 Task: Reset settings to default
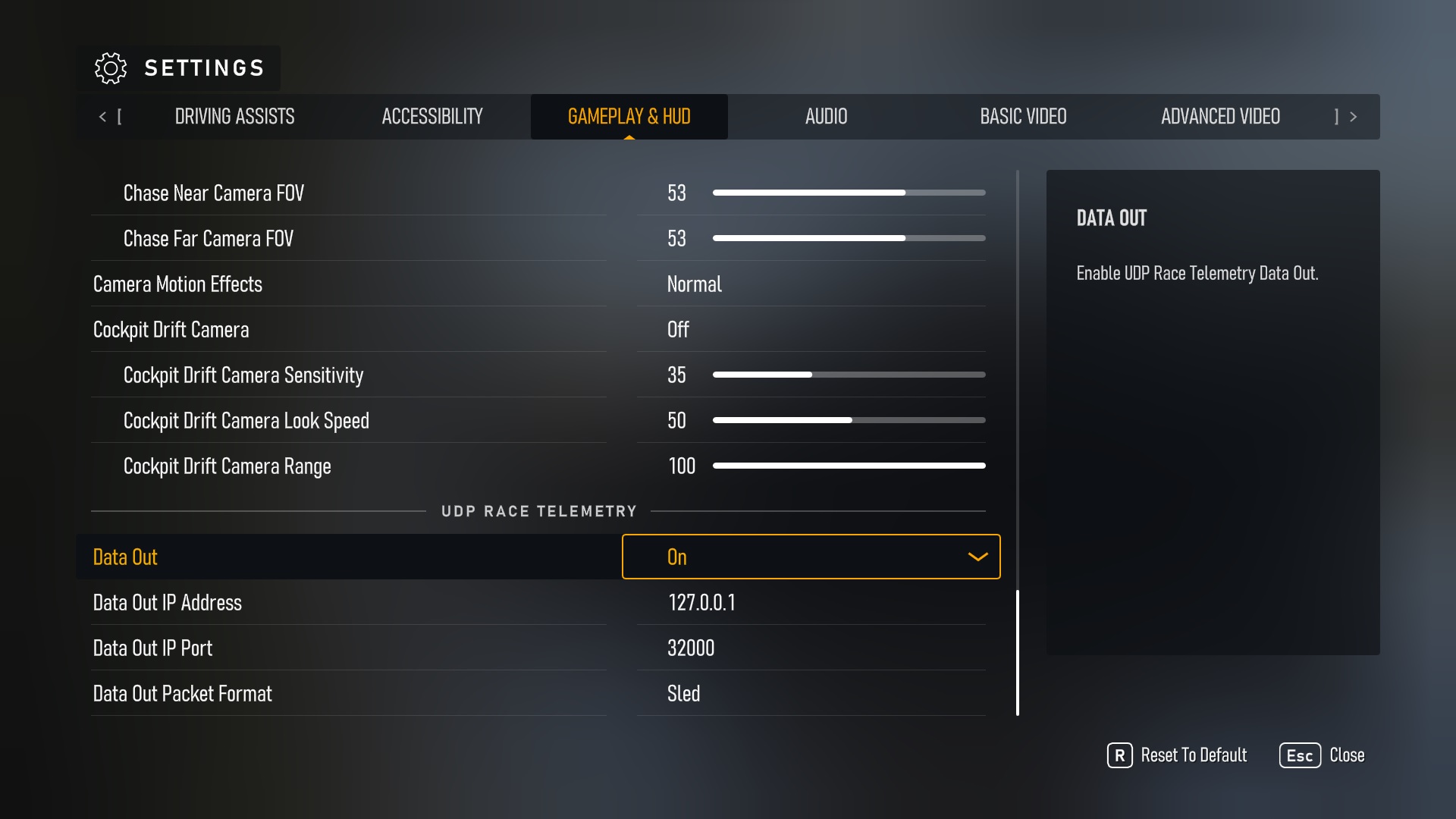1178,755
